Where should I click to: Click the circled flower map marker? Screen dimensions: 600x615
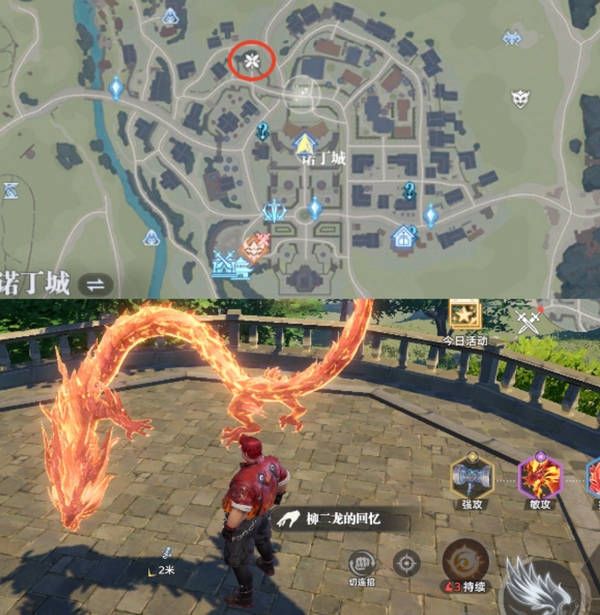point(251,61)
